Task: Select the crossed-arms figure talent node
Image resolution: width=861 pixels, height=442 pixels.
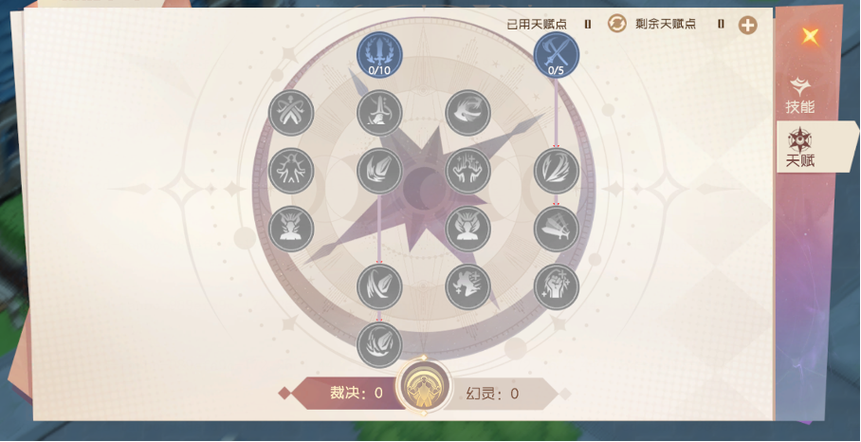Action: 292,112
